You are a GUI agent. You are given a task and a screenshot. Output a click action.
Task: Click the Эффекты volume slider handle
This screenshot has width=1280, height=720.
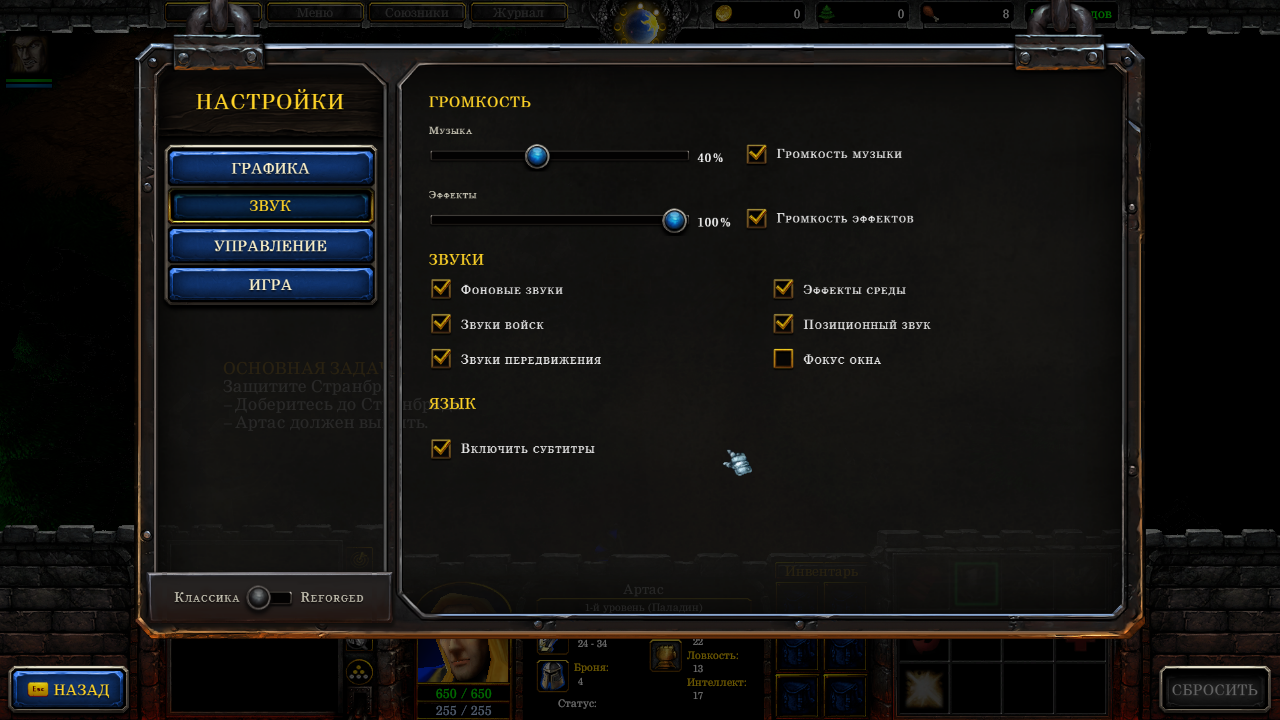click(675, 220)
